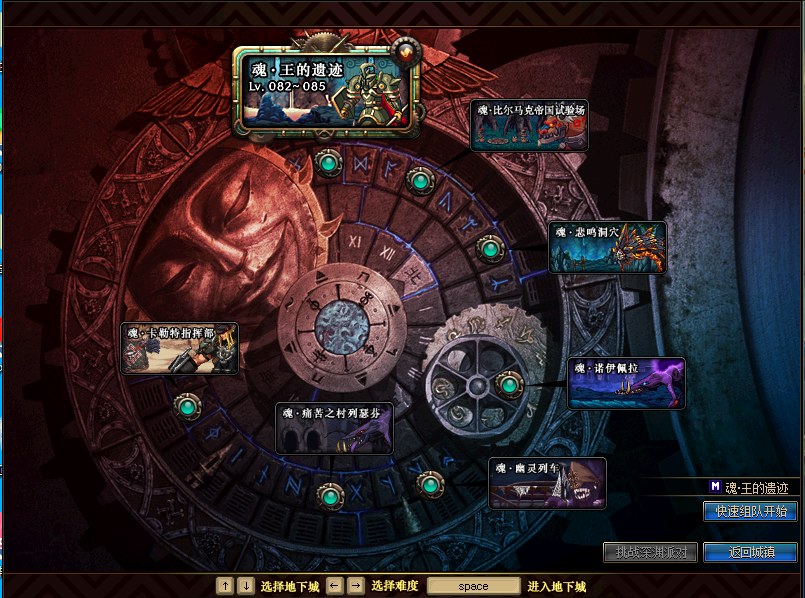This screenshot has height=598, width=805.
Task: Select the 魂·痛苦之村列瑟芬 dungeon
Action: [x=334, y=428]
